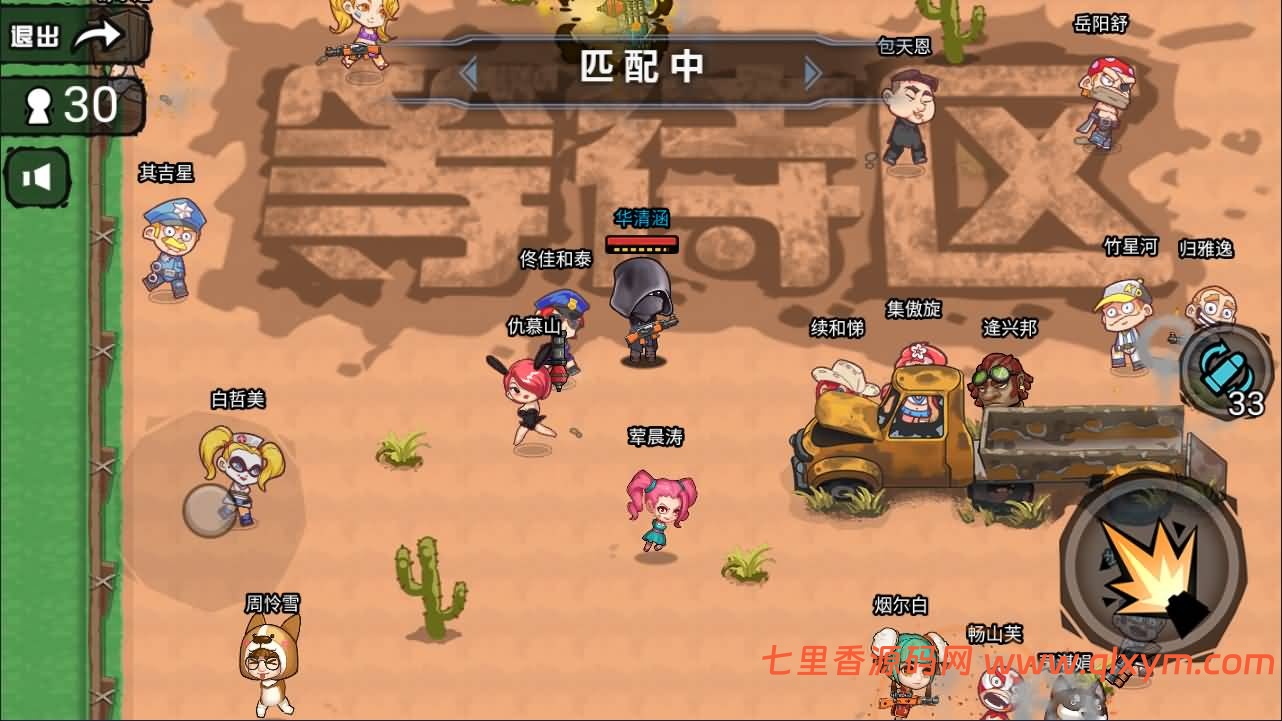
Task: Tap the curved arrow icon inside 退出 button
Action: pos(97,33)
